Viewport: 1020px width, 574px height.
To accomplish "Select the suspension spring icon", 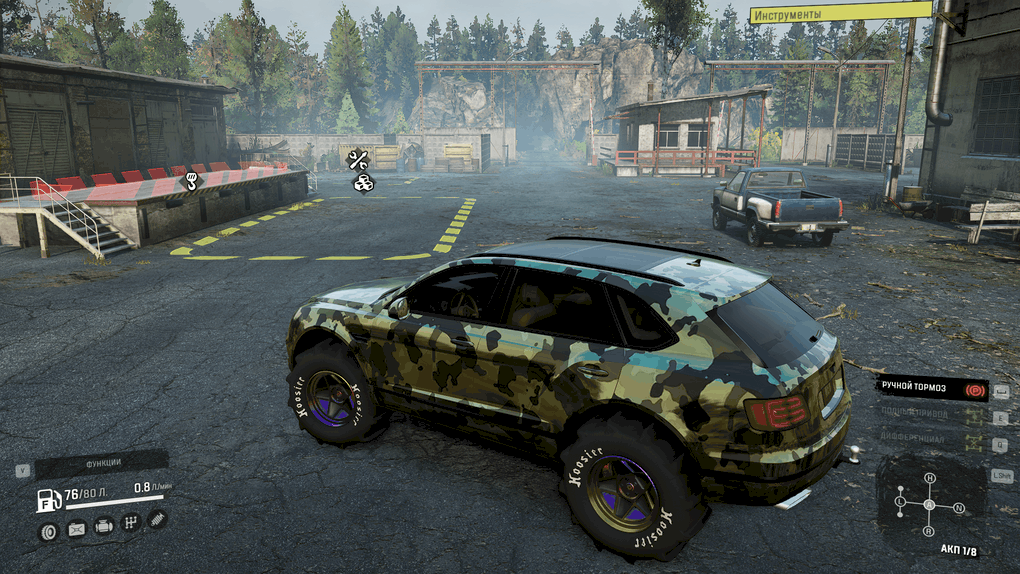I will (x=157, y=518).
